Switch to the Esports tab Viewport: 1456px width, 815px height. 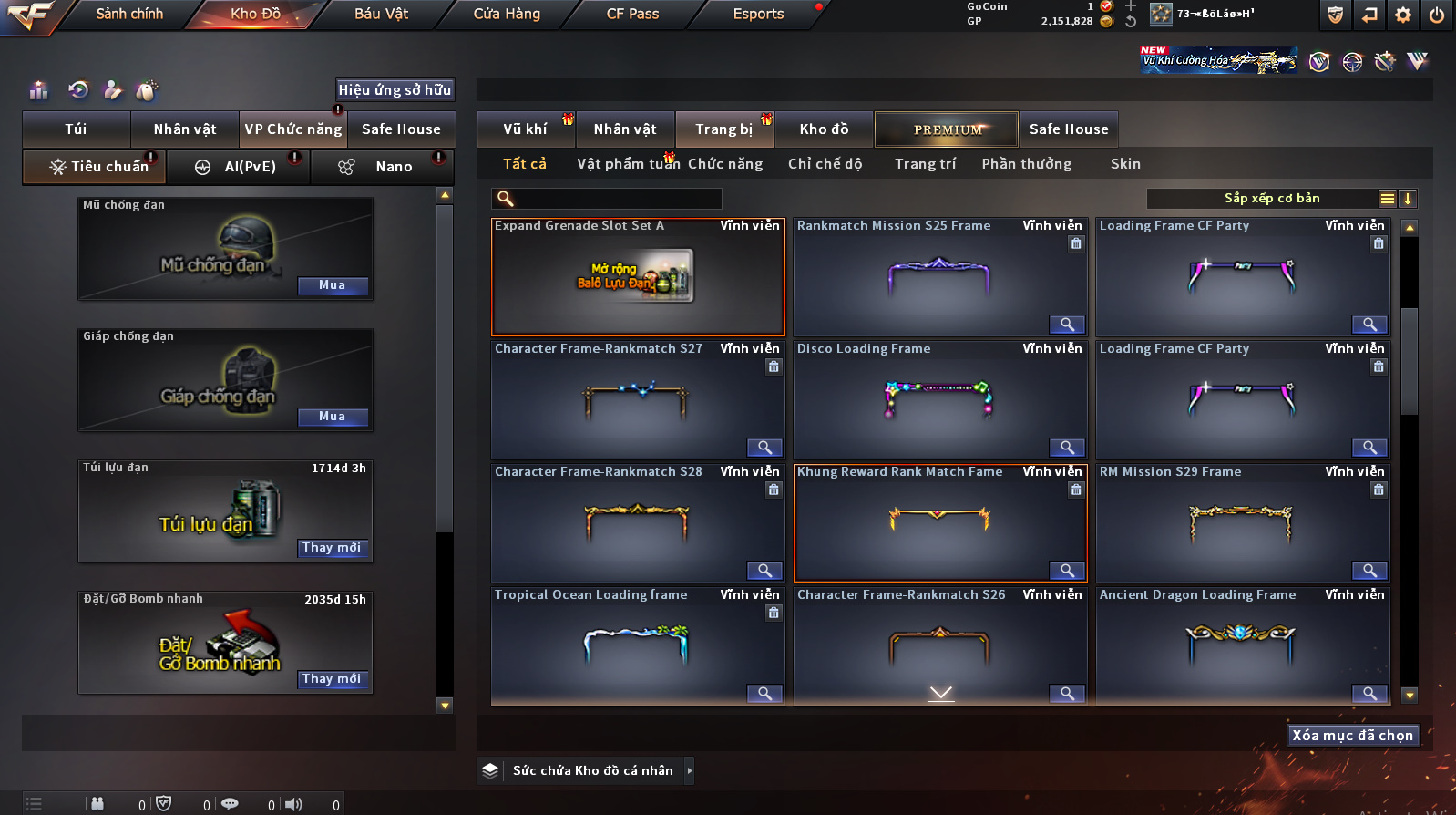coord(758,14)
